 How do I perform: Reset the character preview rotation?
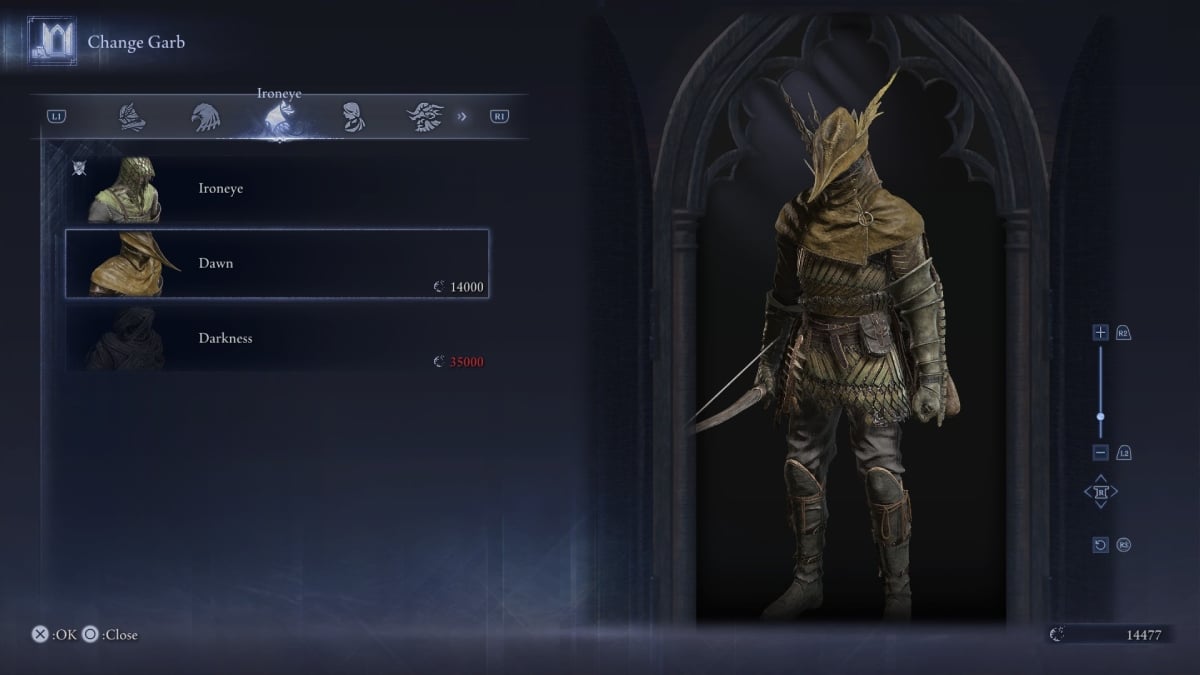click(1101, 545)
